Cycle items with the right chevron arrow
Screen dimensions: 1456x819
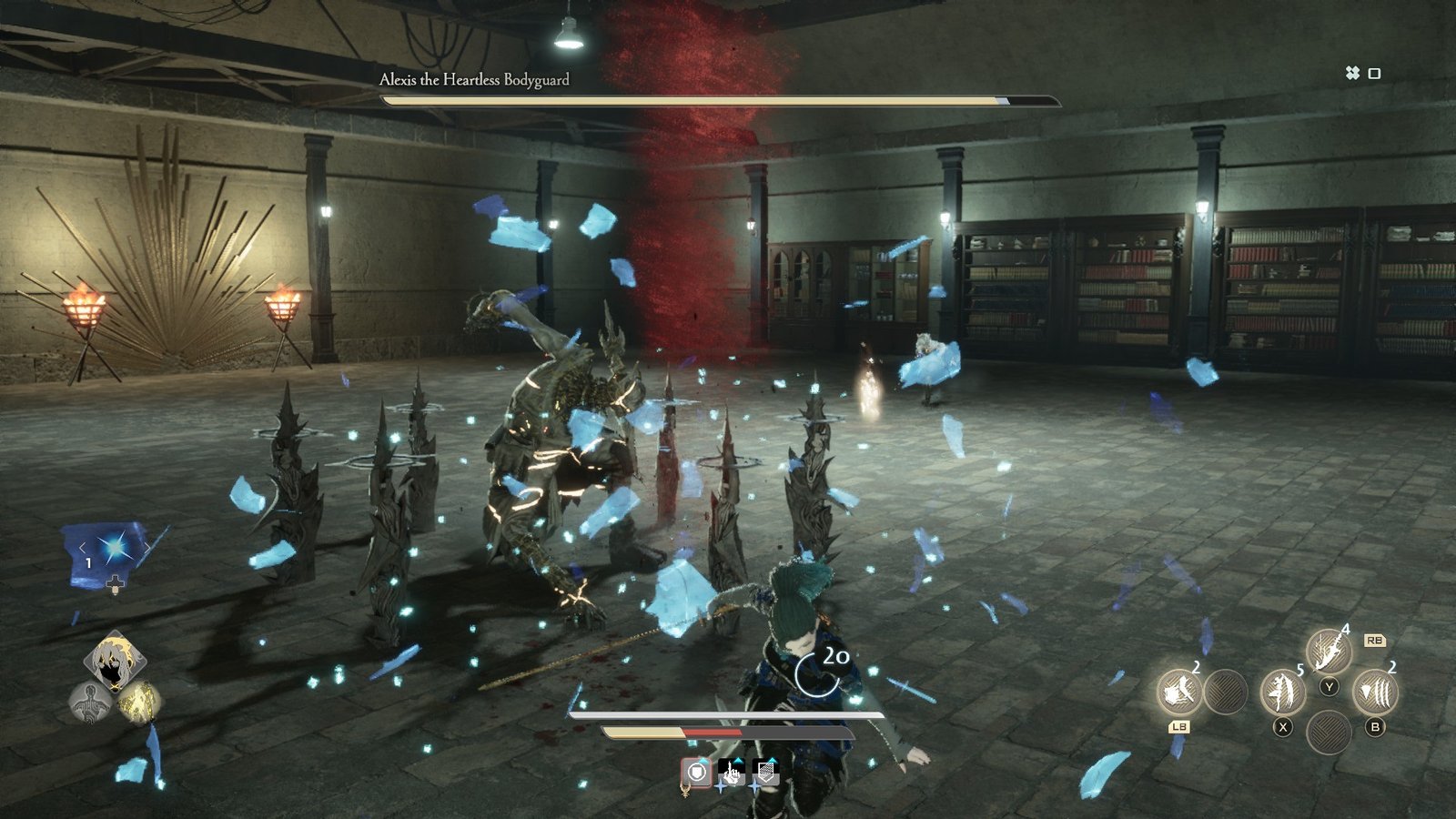[x=148, y=548]
